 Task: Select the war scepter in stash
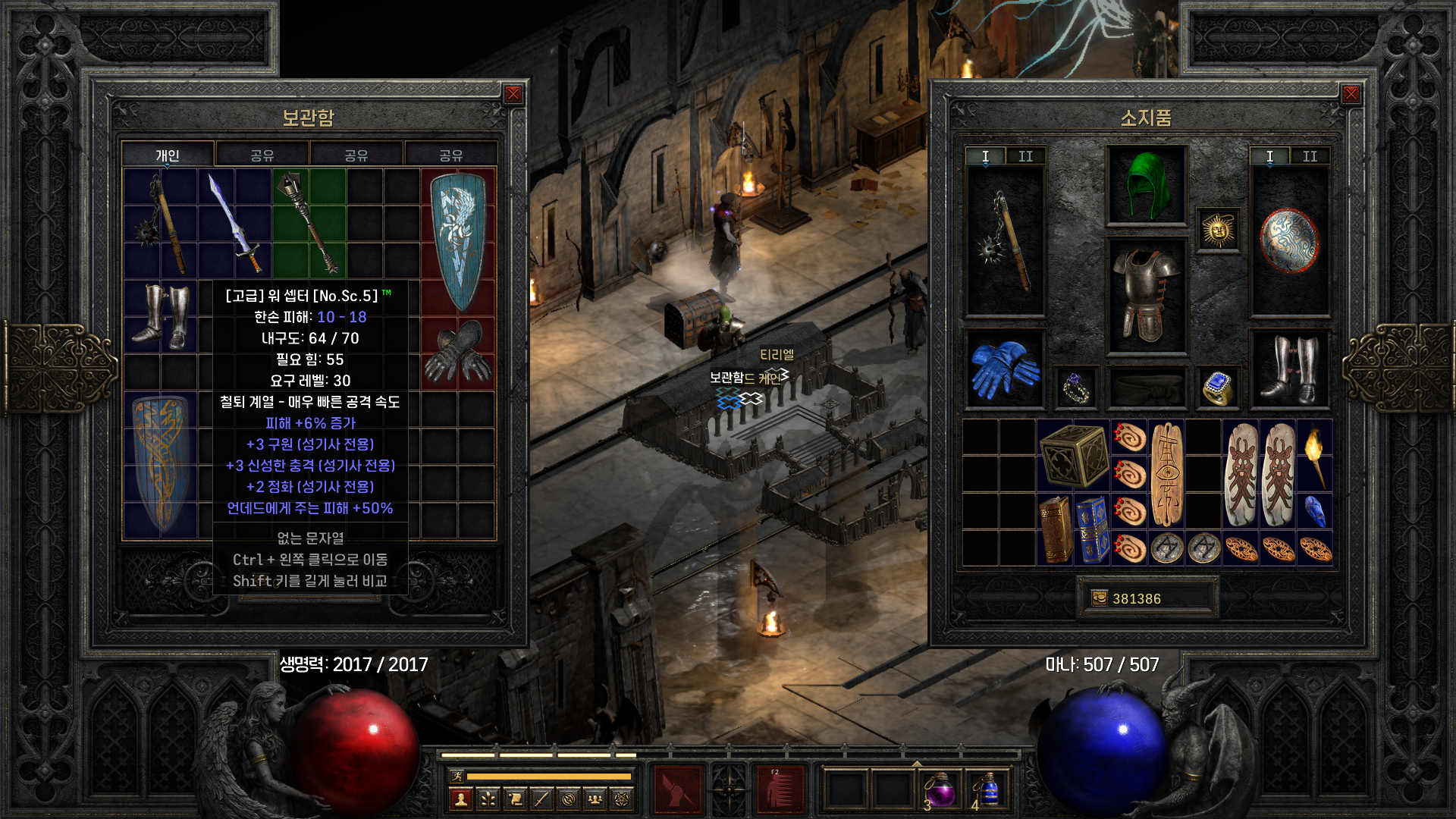[x=309, y=221]
